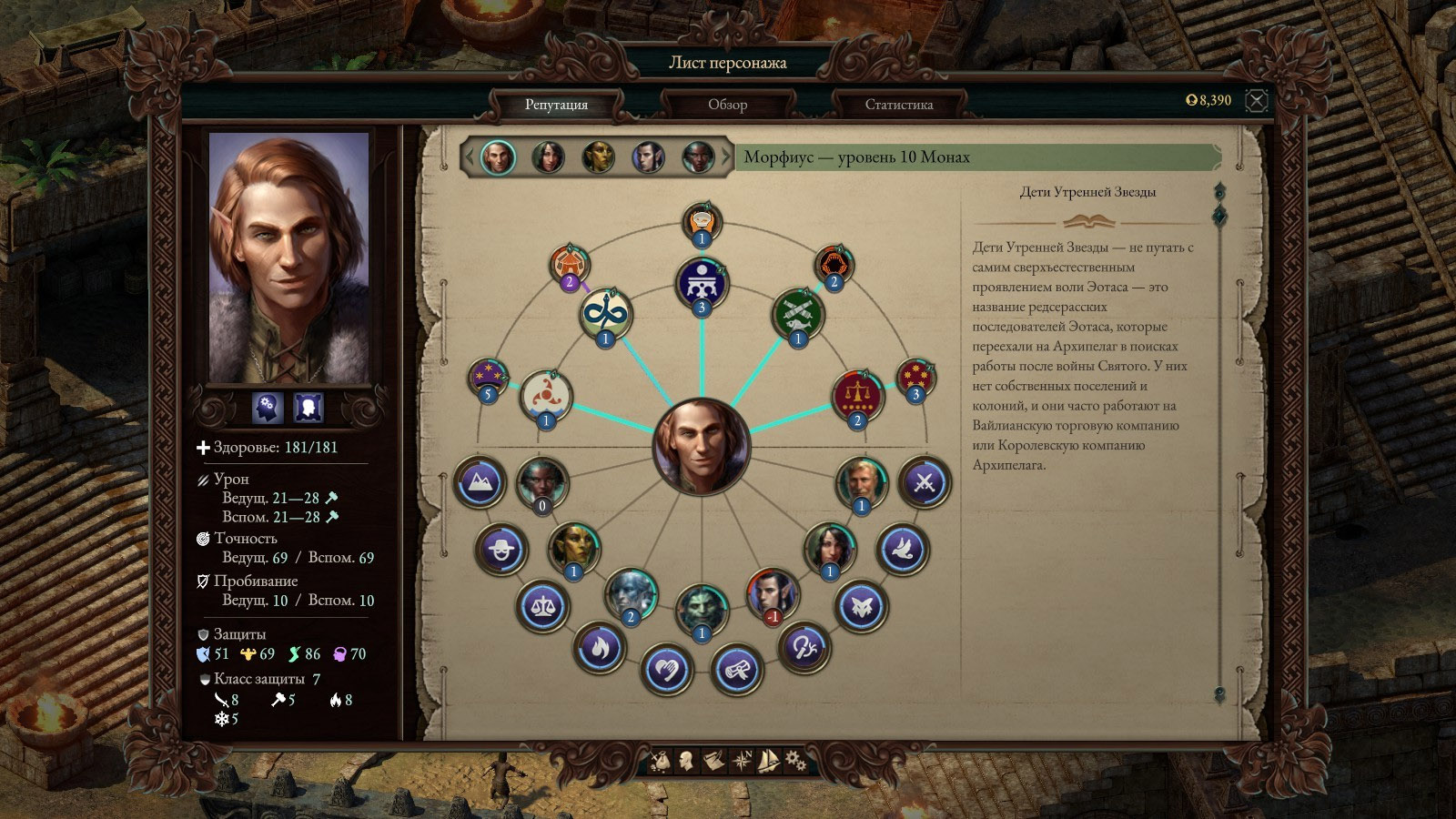Viewport: 1456px width, 819px height.
Task: Select the mountain disposition icon
Action: coord(480,481)
